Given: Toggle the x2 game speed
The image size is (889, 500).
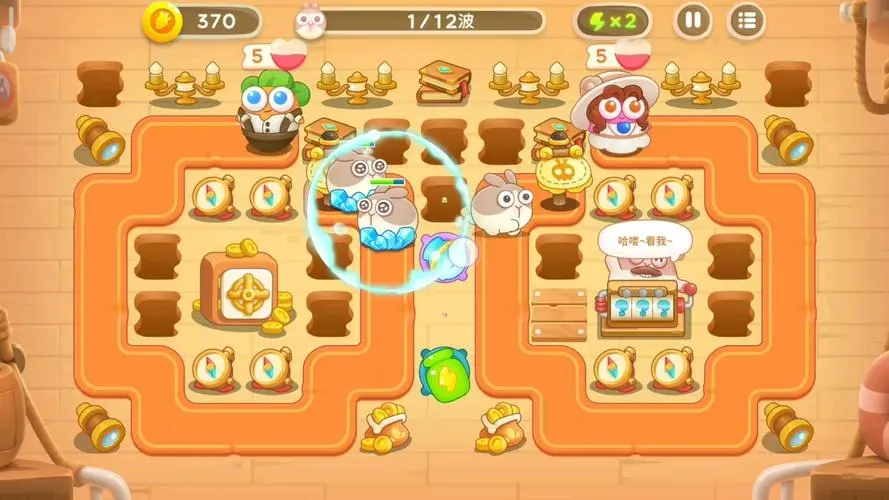Looking at the screenshot, I should (612, 20).
